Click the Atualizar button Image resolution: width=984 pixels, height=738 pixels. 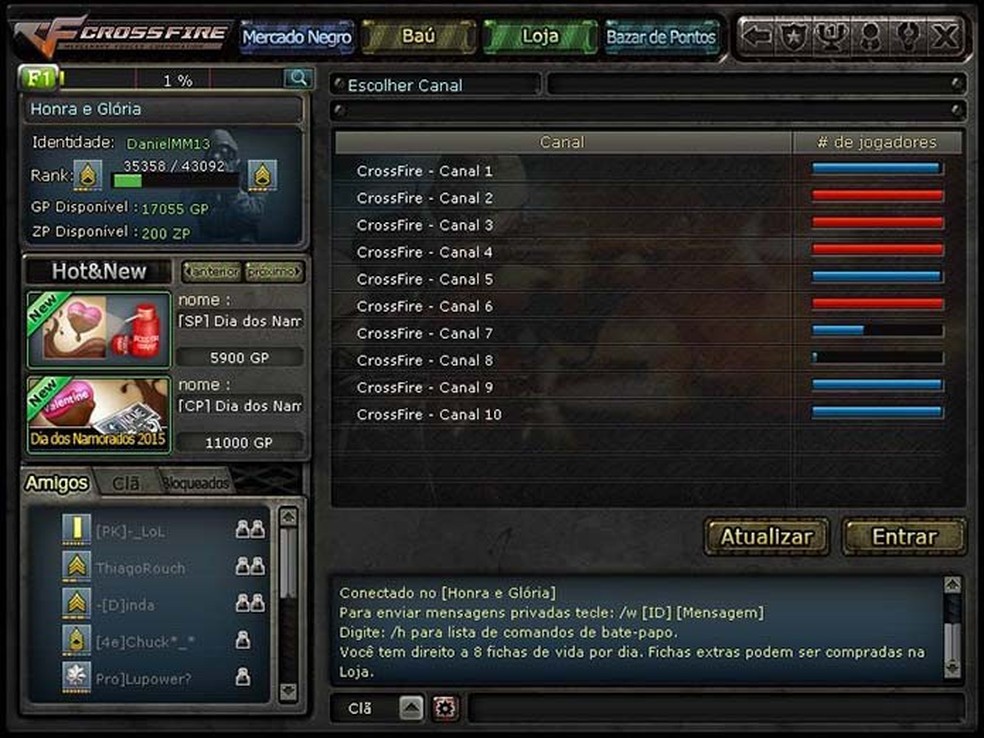(767, 537)
